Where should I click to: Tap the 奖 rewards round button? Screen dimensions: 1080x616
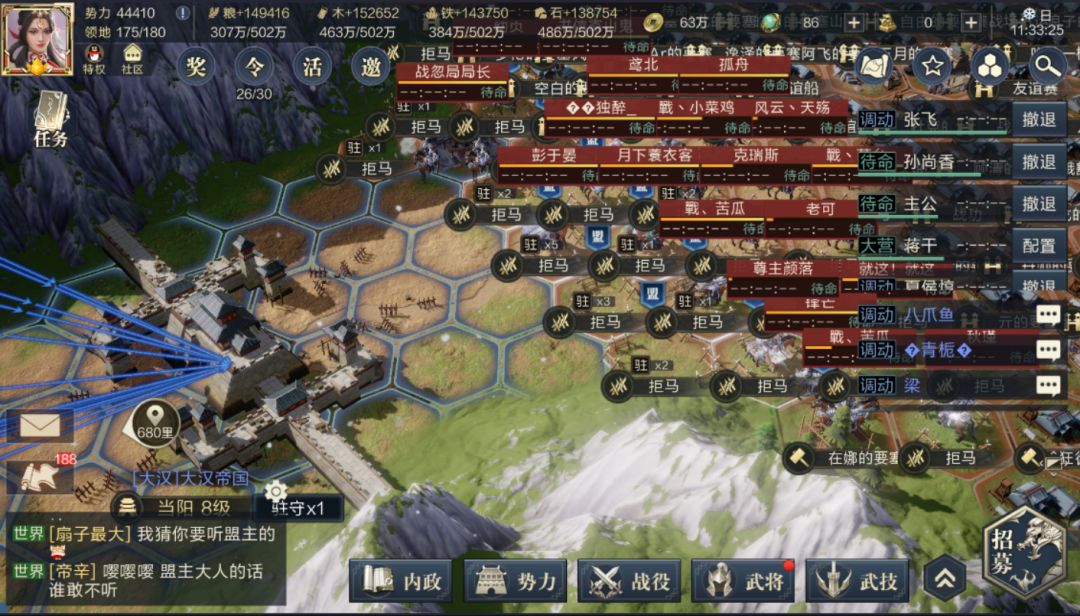click(196, 67)
